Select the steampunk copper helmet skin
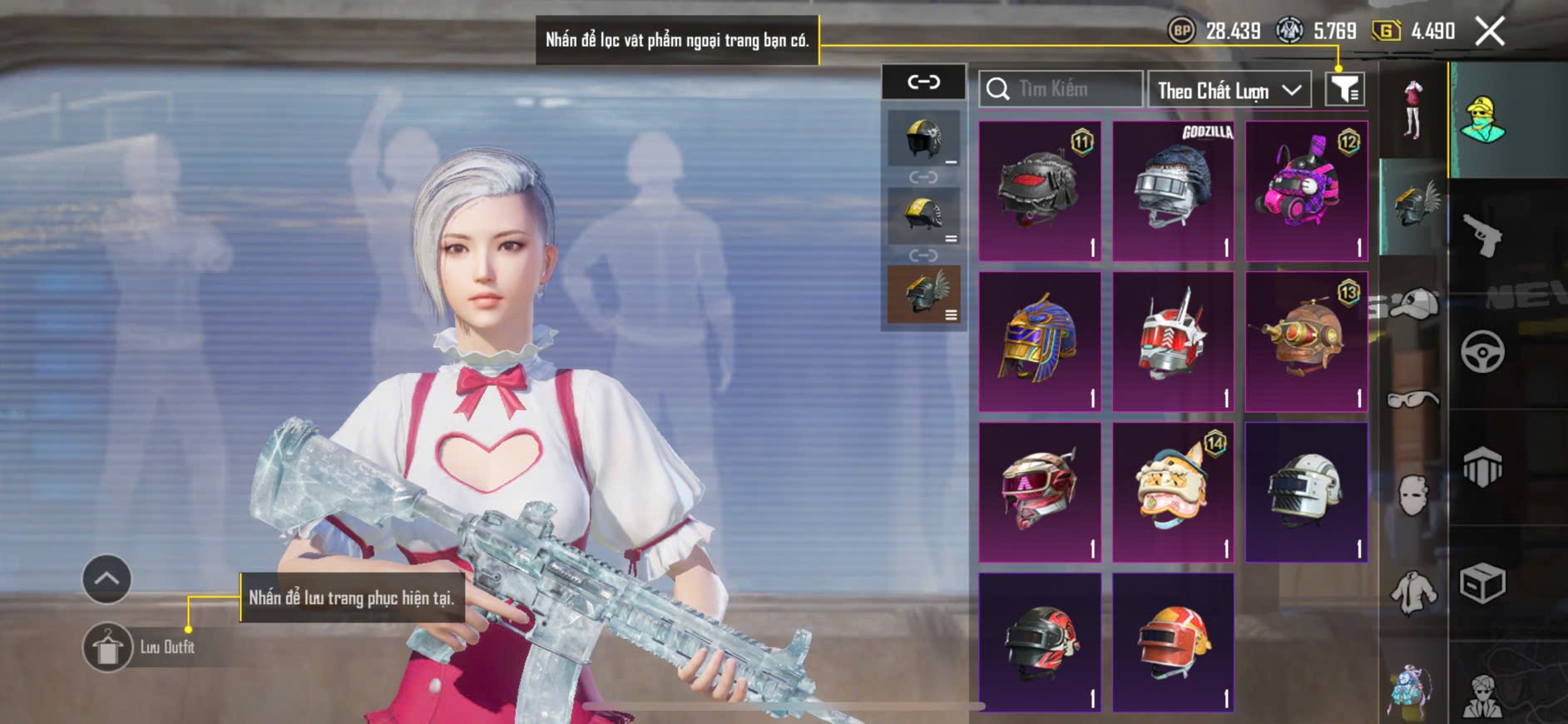 (1306, 341)
